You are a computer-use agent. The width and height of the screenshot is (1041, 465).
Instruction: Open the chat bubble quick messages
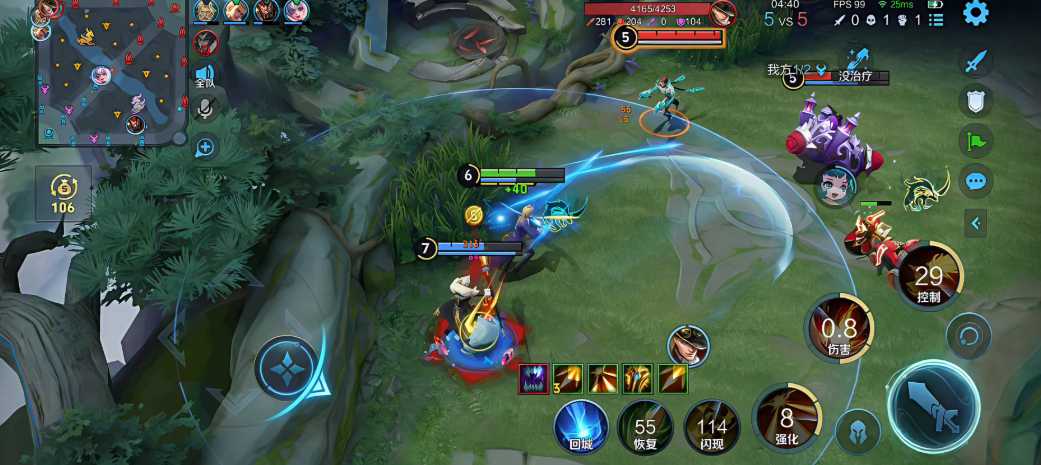click(x=975, y=181)
